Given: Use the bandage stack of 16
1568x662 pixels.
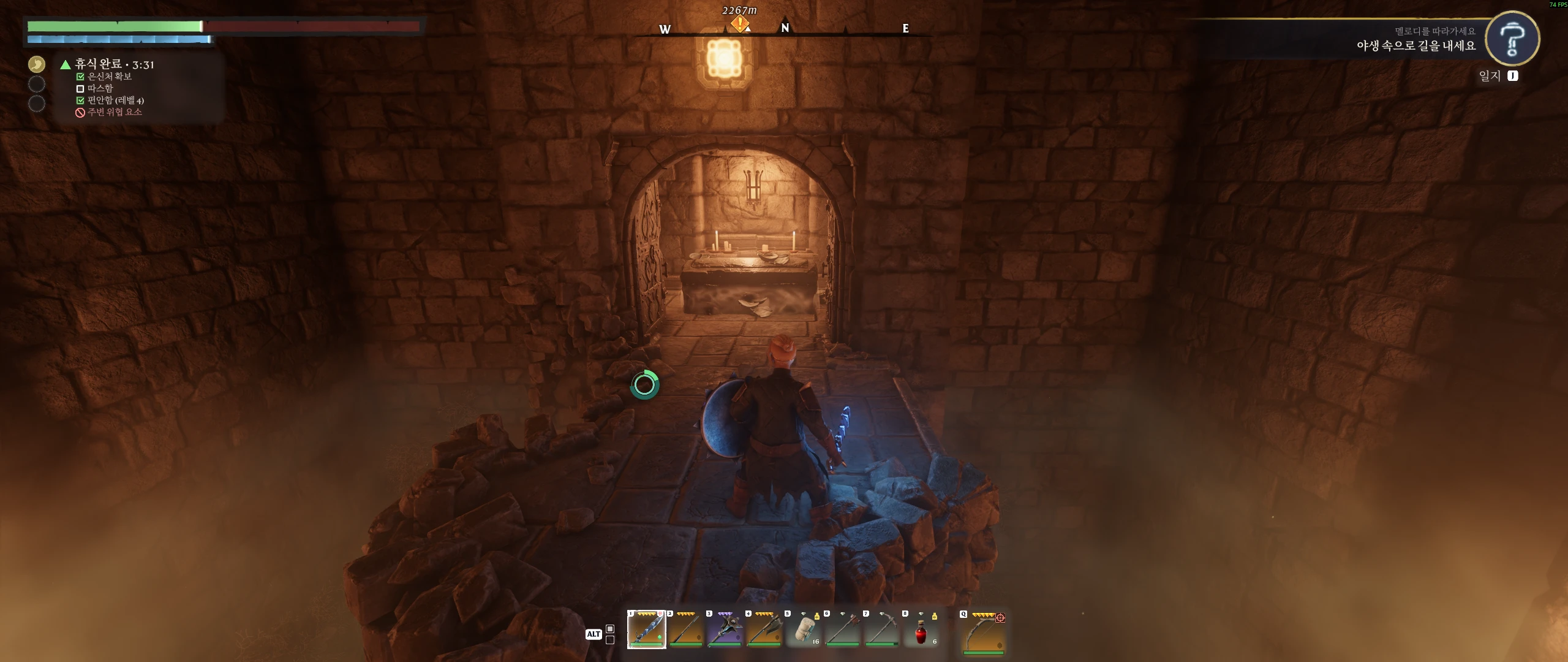Looking at the screenshot, I should point(804,630).
